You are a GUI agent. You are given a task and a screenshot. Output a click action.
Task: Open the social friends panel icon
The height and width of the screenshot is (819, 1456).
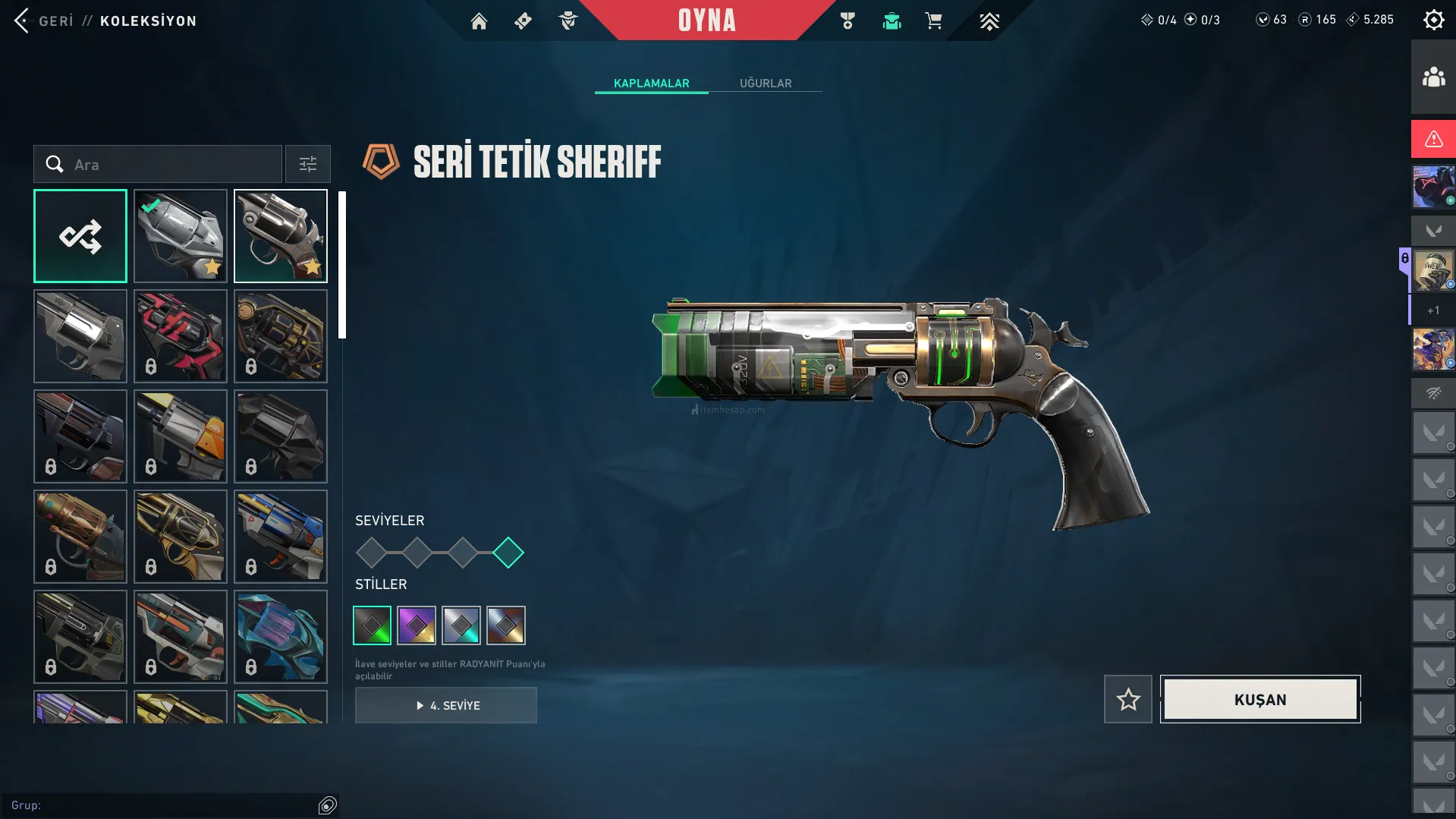coord(1433,77)
